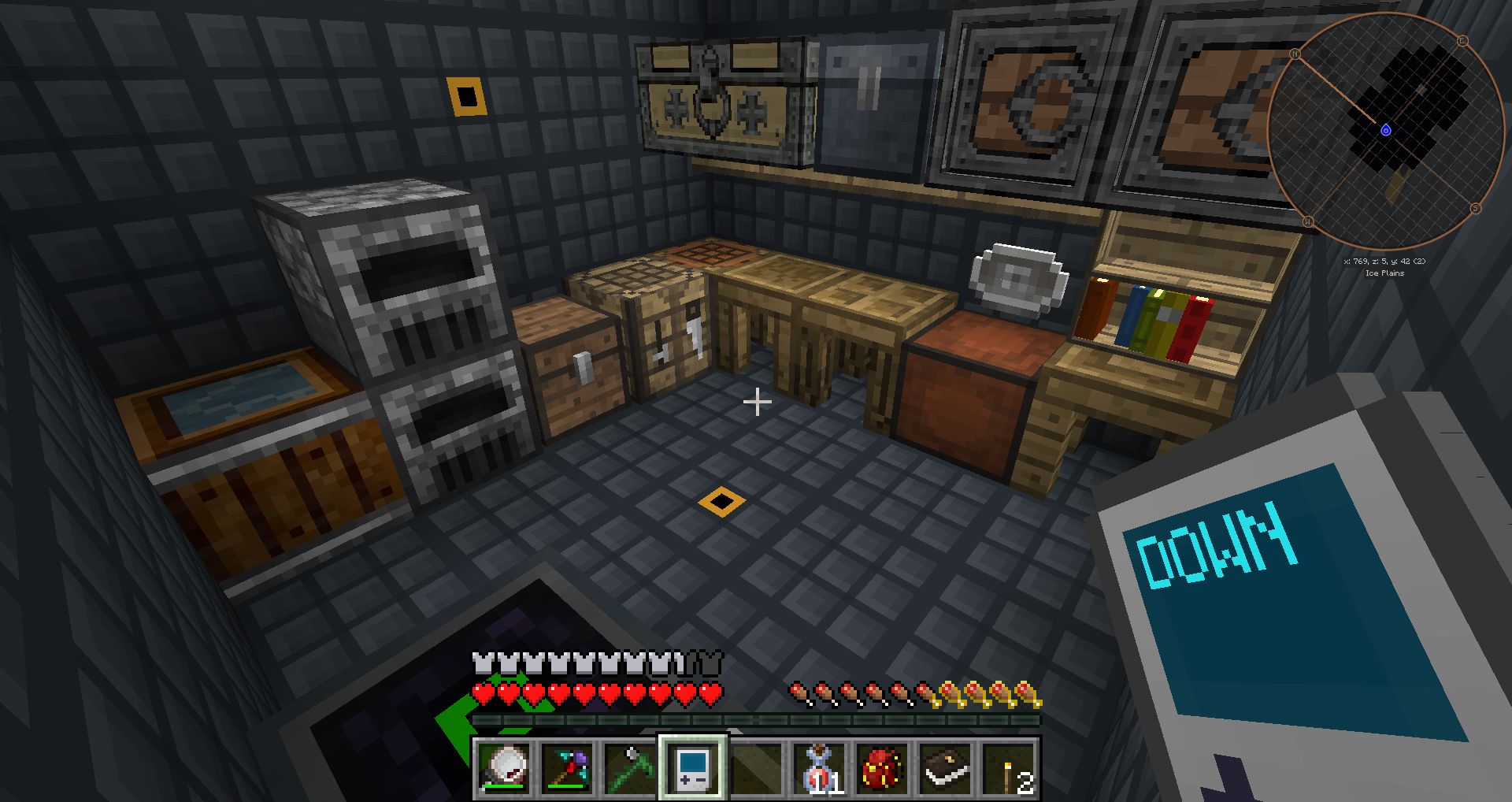Click the circular minimap
The width and height of the screenshot is (1512, 802).
tap(1386, 130)
